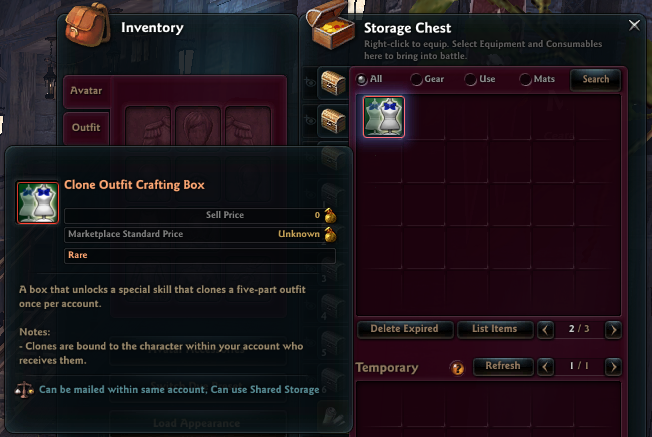
Task: Switch to the Outfit tab
Action: coord(86,128)
